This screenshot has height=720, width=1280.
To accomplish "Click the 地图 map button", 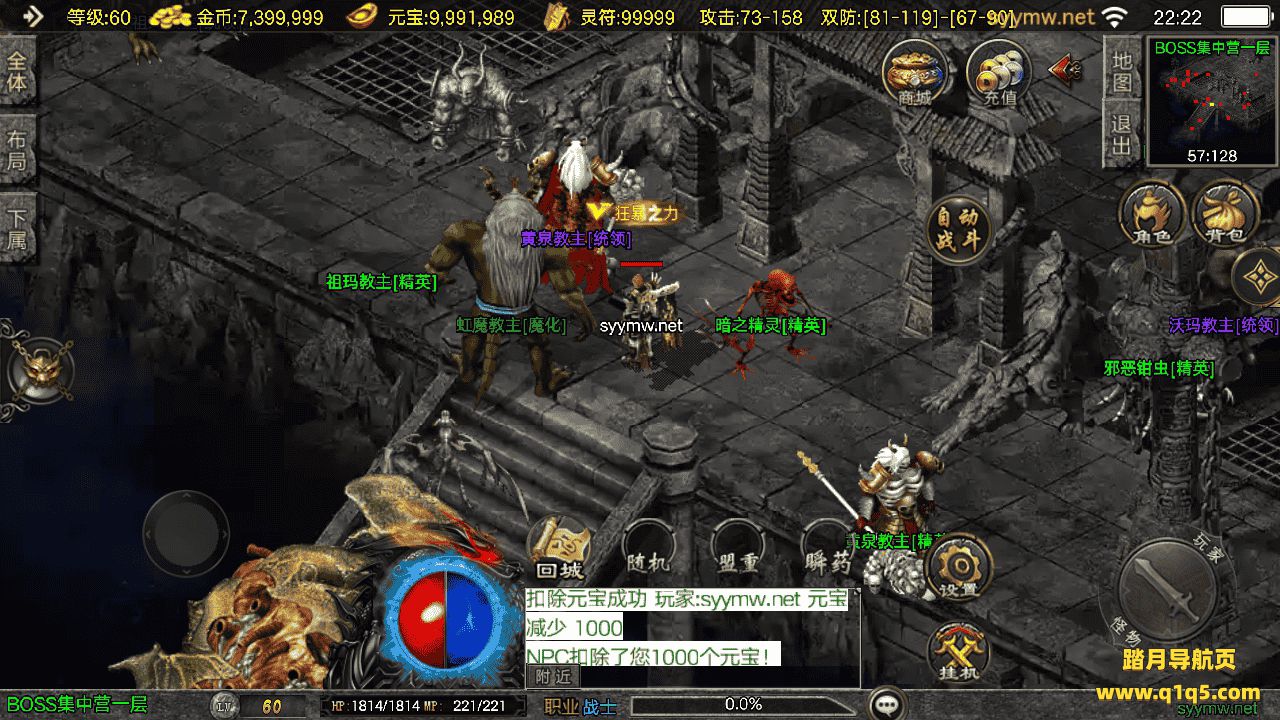I will (x=1122, y=70).
